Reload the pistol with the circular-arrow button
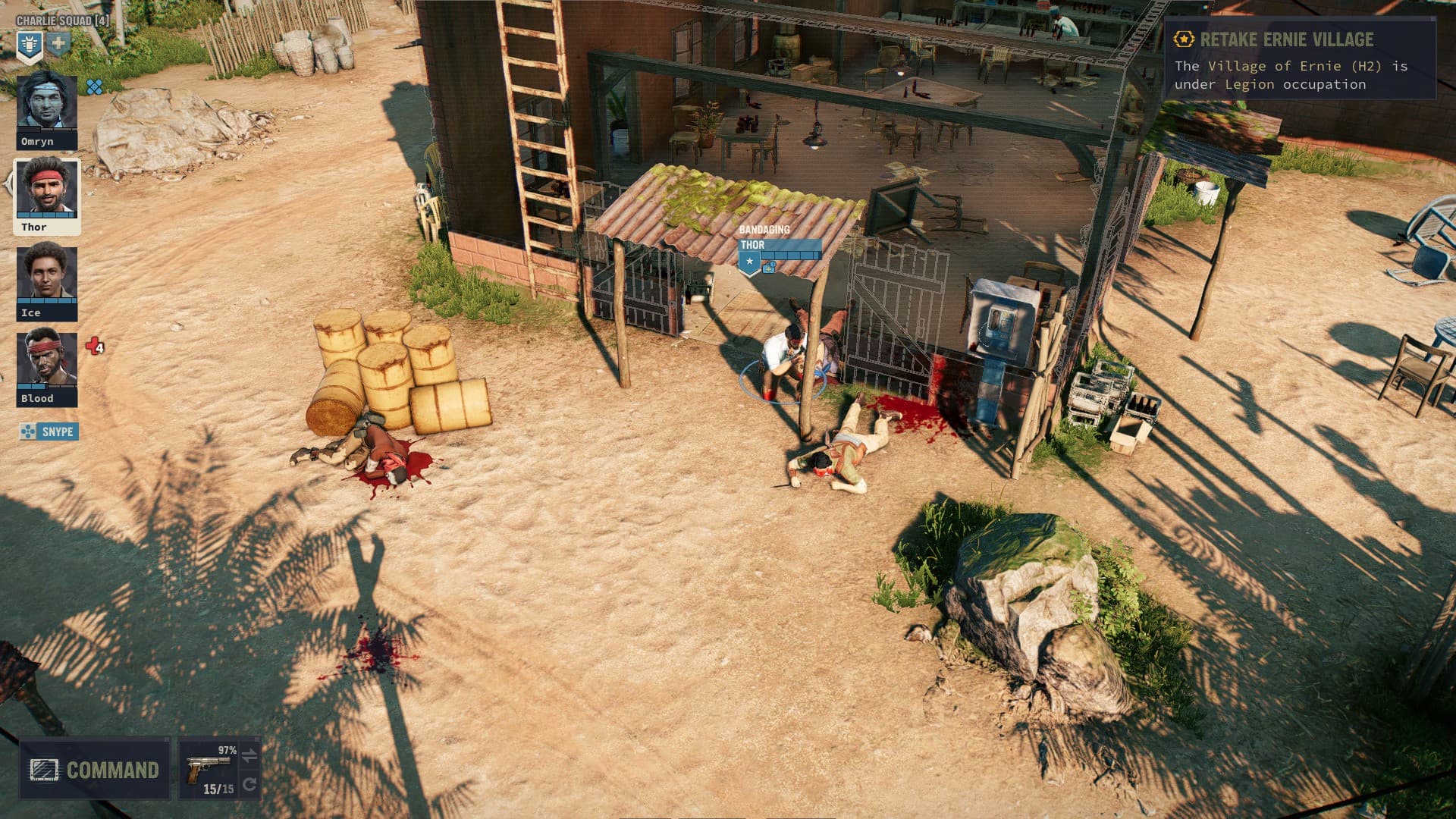The width and height of the screenshot is (1456, 819). click(x=249, y=784)
